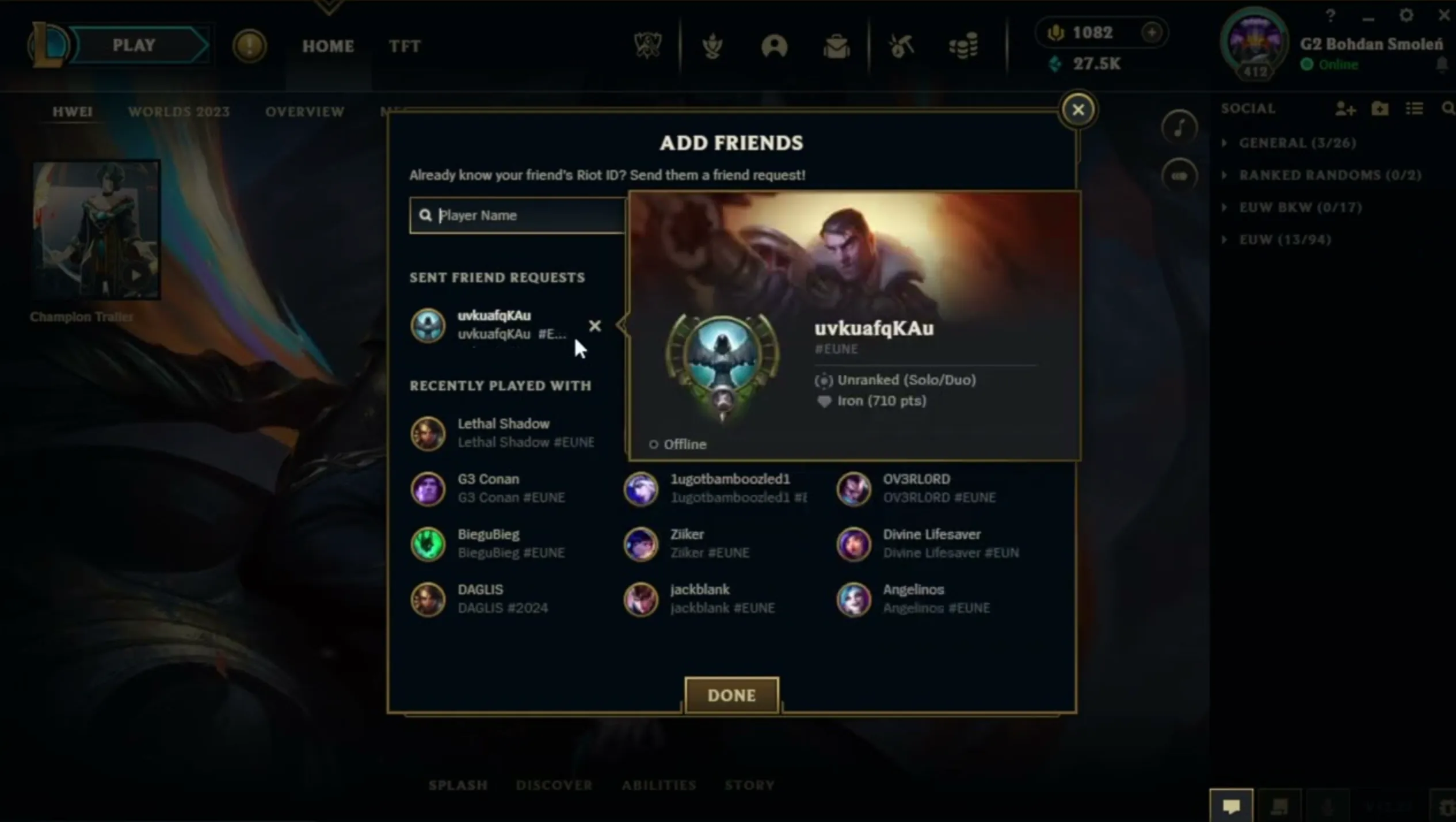Viewport: 1456px width, 822px height.
Task: Create a new friend group folder
Action: click(1381, 109)
